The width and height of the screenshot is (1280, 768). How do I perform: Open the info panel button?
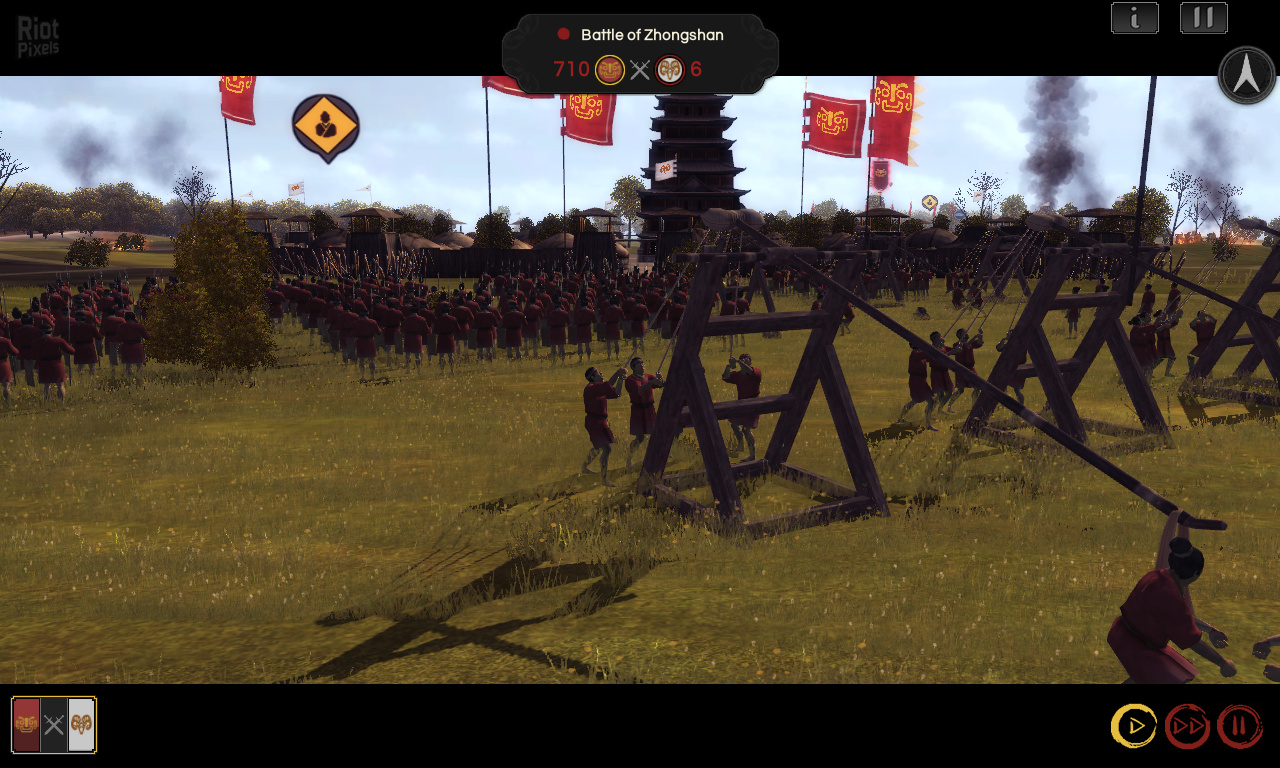[1134, 18]
